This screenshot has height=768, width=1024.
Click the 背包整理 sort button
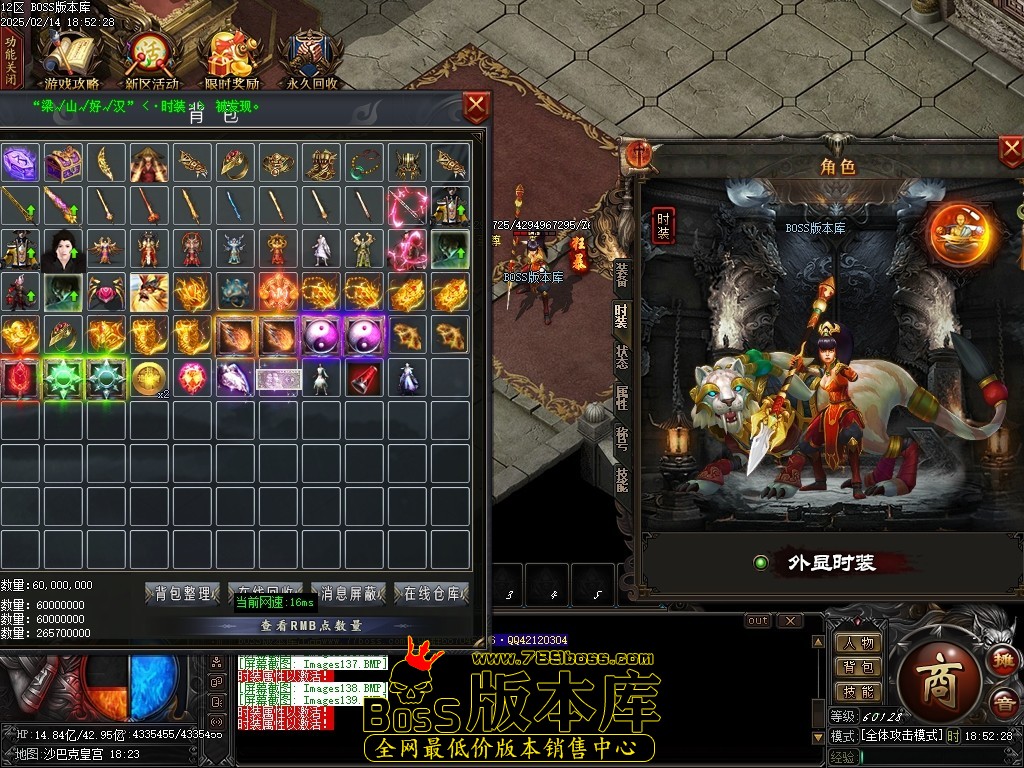click(182, 594)
